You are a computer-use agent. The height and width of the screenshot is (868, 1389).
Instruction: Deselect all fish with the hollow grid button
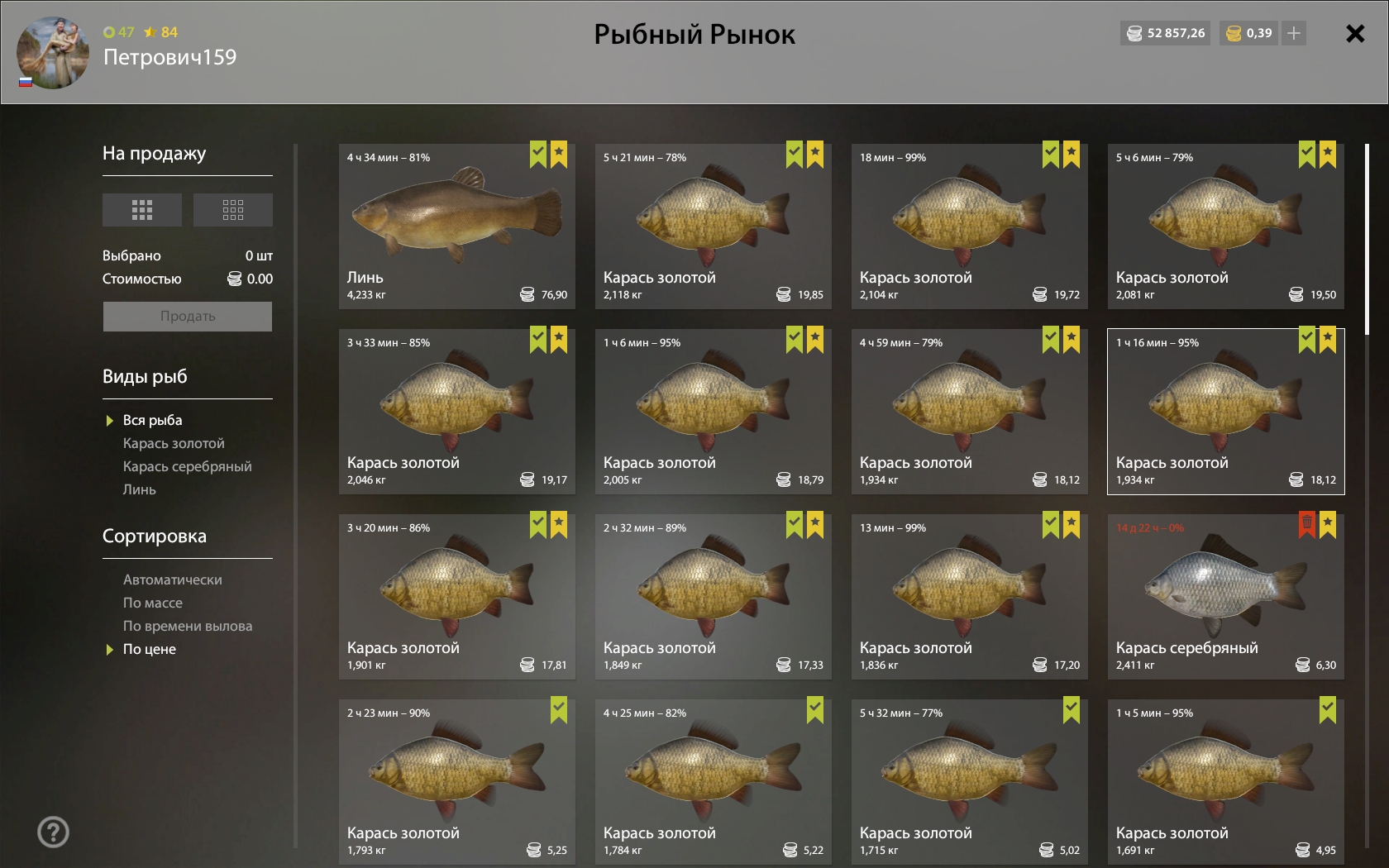coord(233,210)
